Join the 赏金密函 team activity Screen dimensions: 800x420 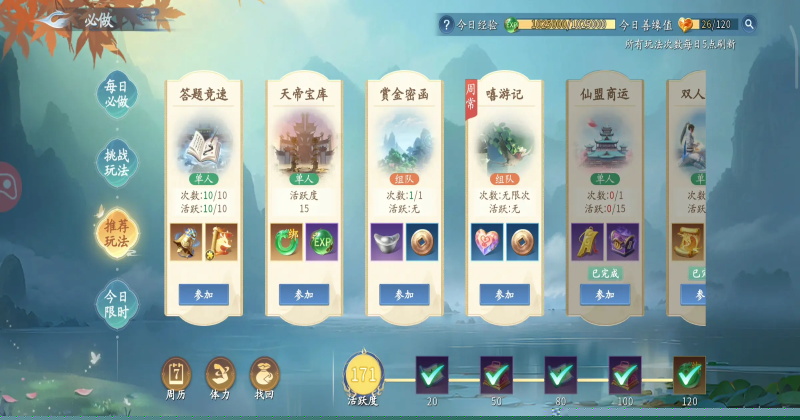(x=404, y=295)
